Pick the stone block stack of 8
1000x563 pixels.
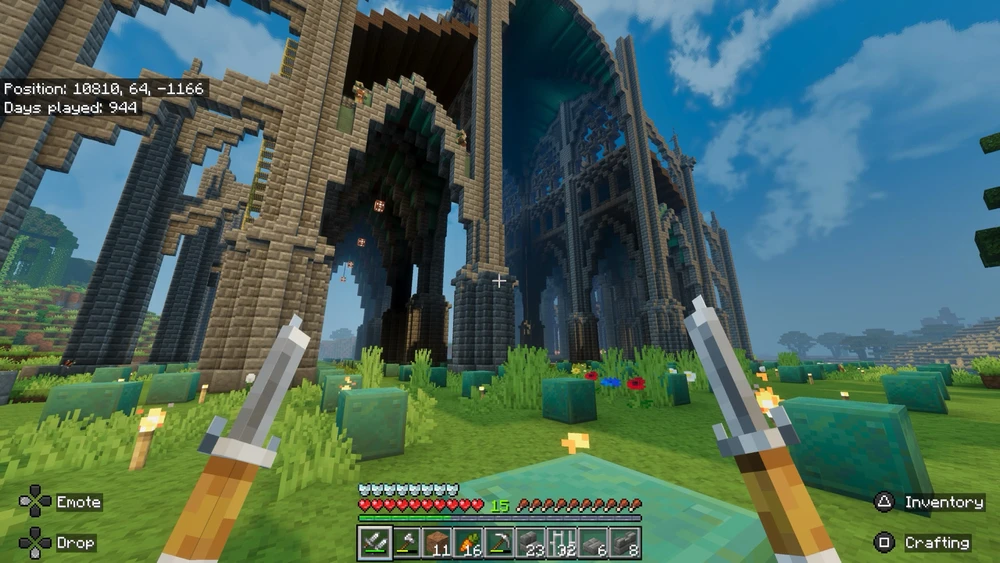coord(624,543)
